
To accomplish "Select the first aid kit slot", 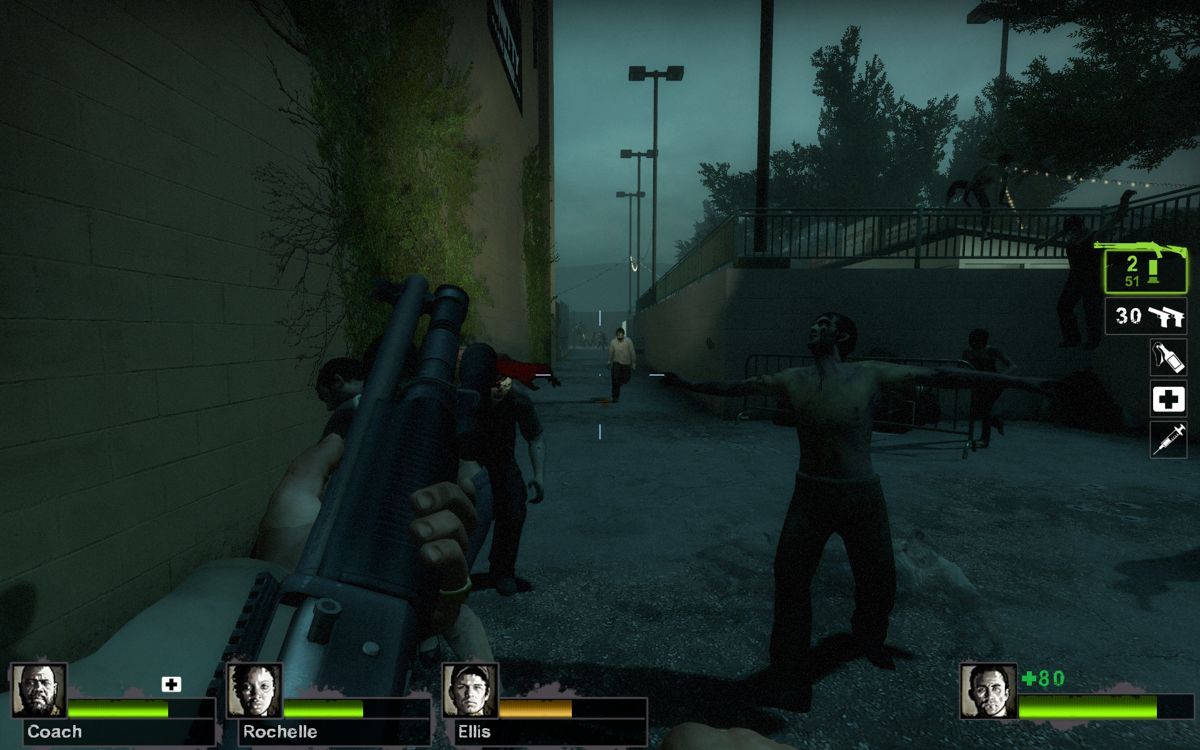I will [x=1168, y=399].
